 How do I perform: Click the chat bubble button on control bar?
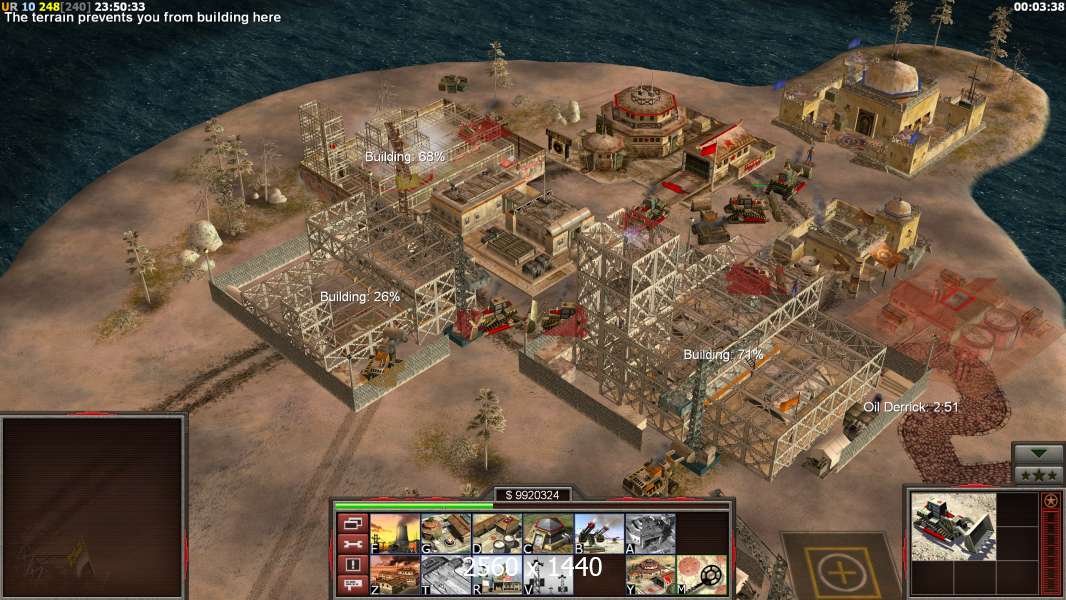(x=351, y=586)
